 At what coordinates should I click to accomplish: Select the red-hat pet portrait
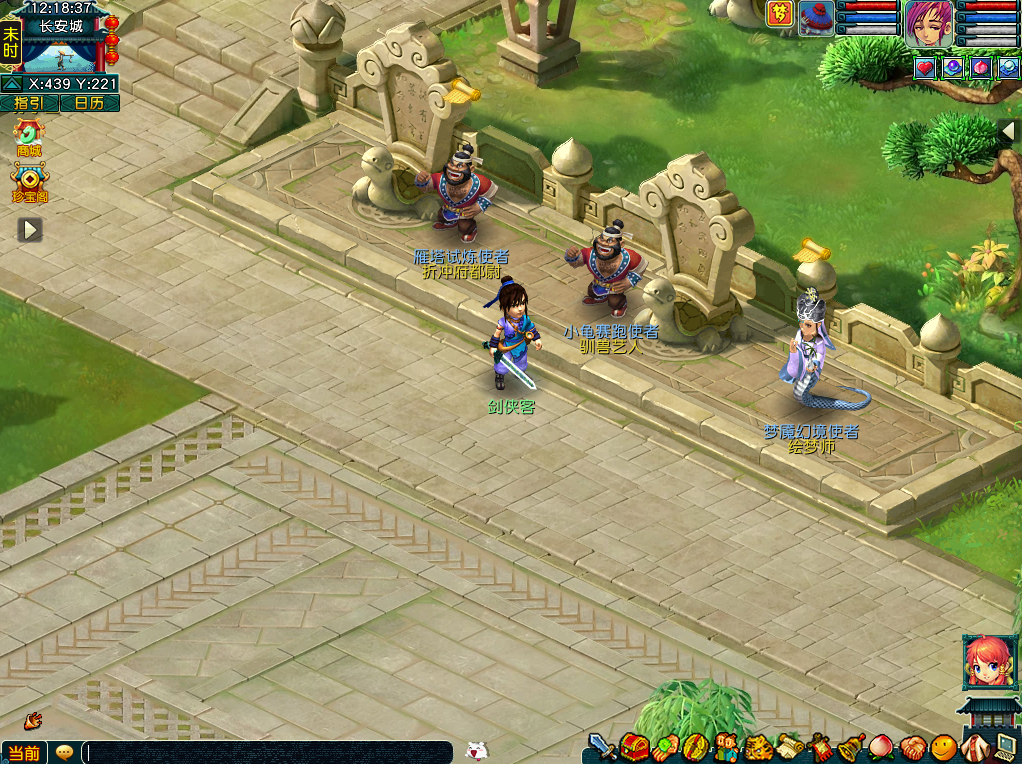(x=816, y=18)
